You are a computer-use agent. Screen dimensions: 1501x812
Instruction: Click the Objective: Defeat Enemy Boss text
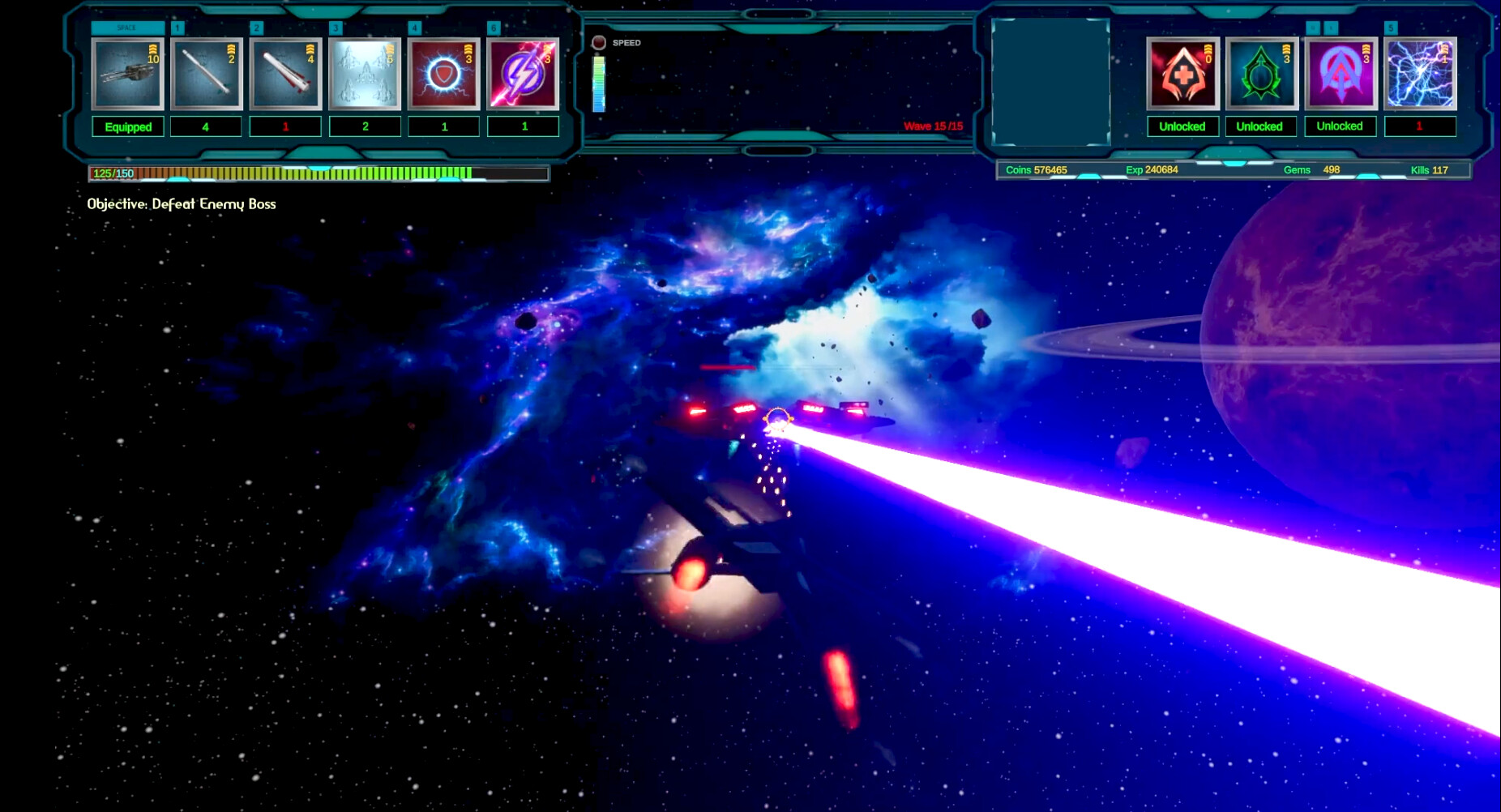pyautogui.click(x=182, y=204)
